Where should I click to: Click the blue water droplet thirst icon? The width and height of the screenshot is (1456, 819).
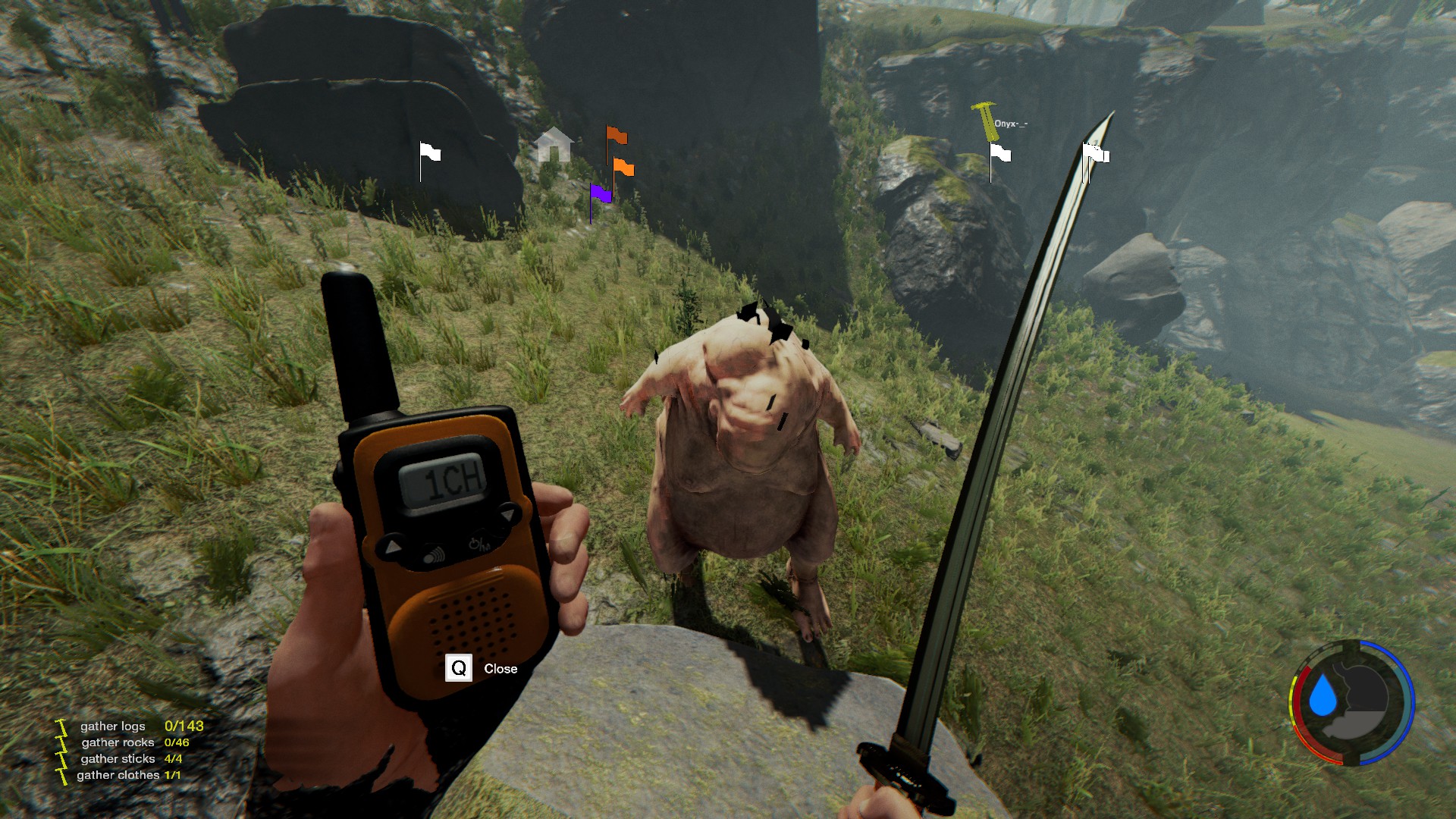point(1323,696)
